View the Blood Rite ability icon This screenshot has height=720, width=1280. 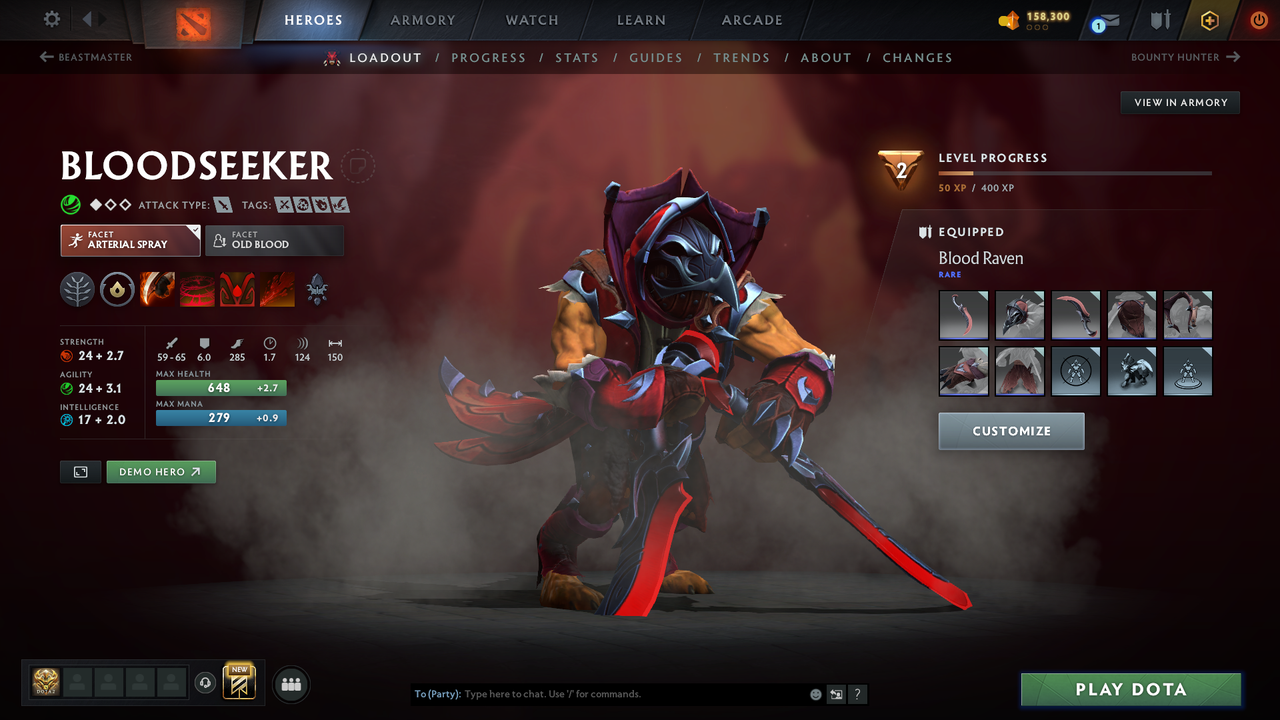tap(197, 290)
